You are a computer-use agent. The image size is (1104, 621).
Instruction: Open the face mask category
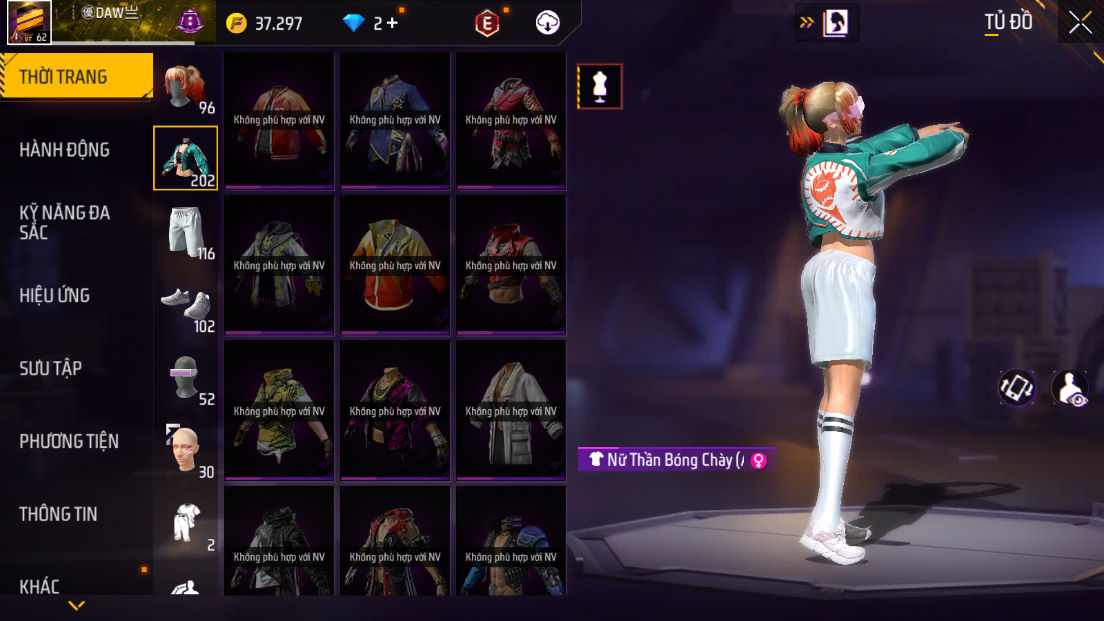pos(186,451)
